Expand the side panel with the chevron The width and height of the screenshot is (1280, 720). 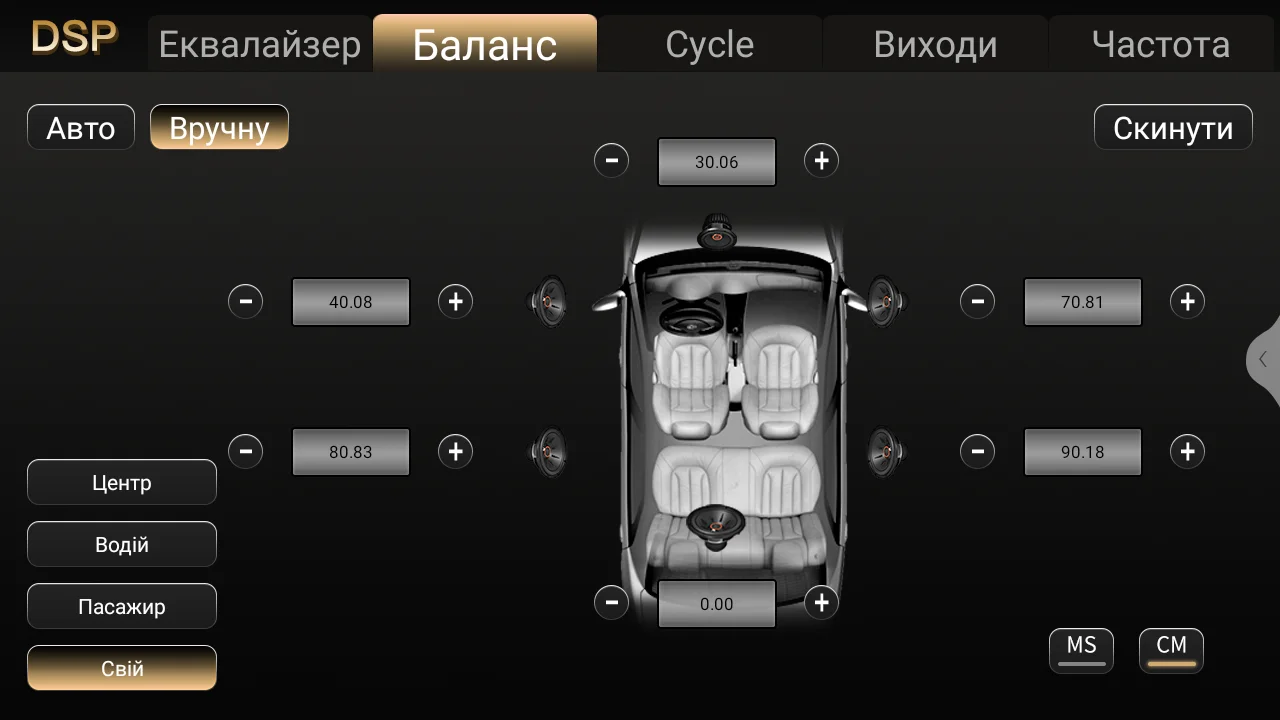coord(1262,362)
